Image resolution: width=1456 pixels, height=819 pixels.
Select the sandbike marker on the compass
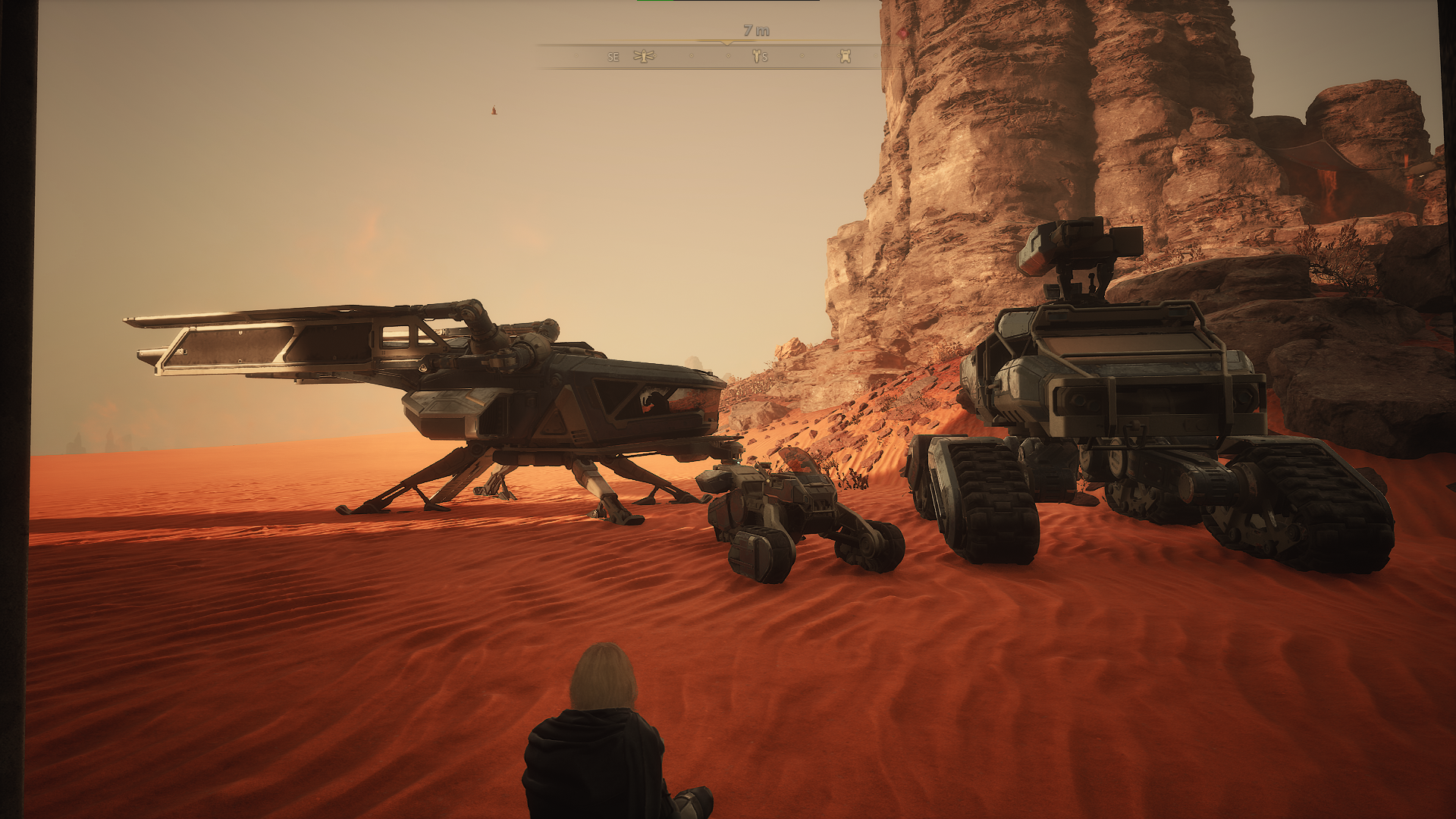(x=757, y=56)
